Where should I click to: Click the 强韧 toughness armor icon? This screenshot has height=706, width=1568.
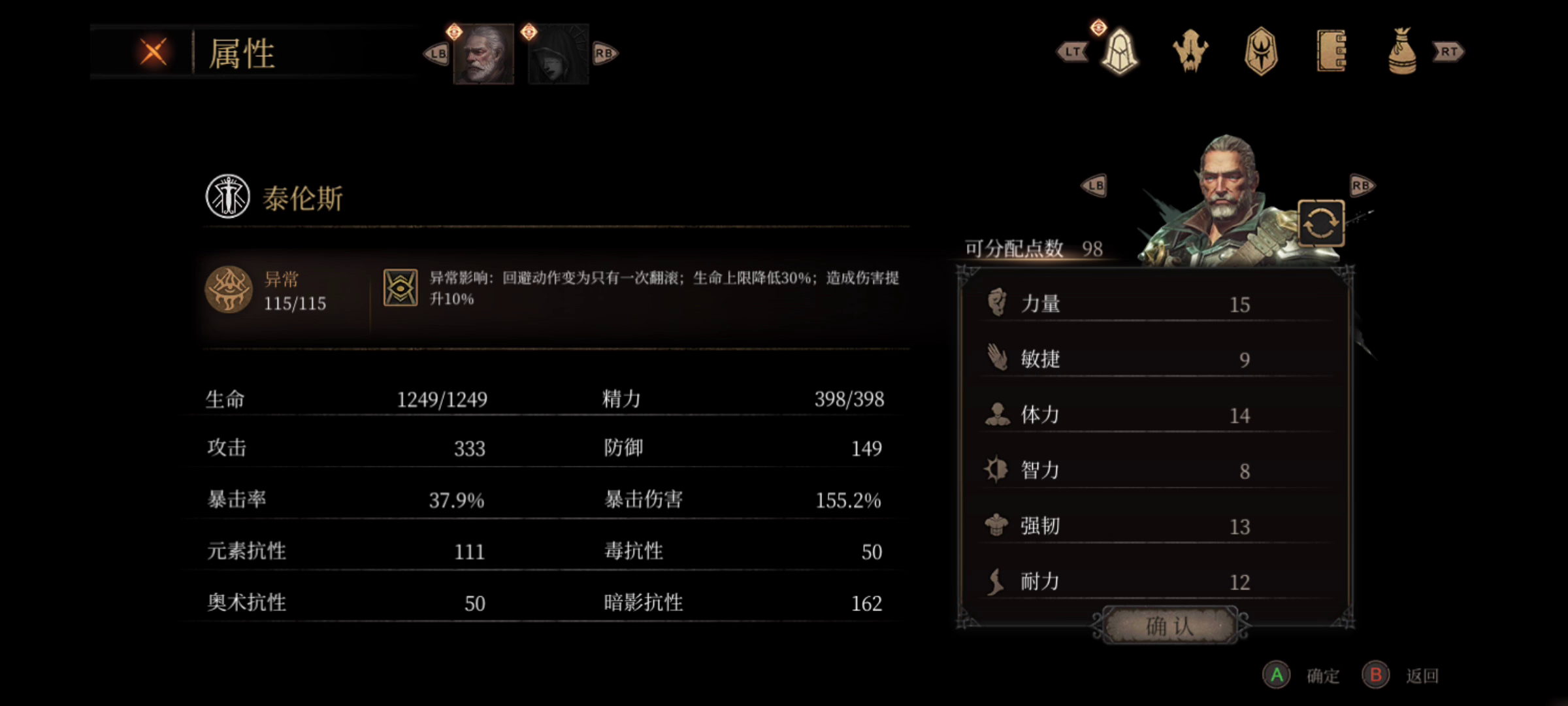(996, 524)
